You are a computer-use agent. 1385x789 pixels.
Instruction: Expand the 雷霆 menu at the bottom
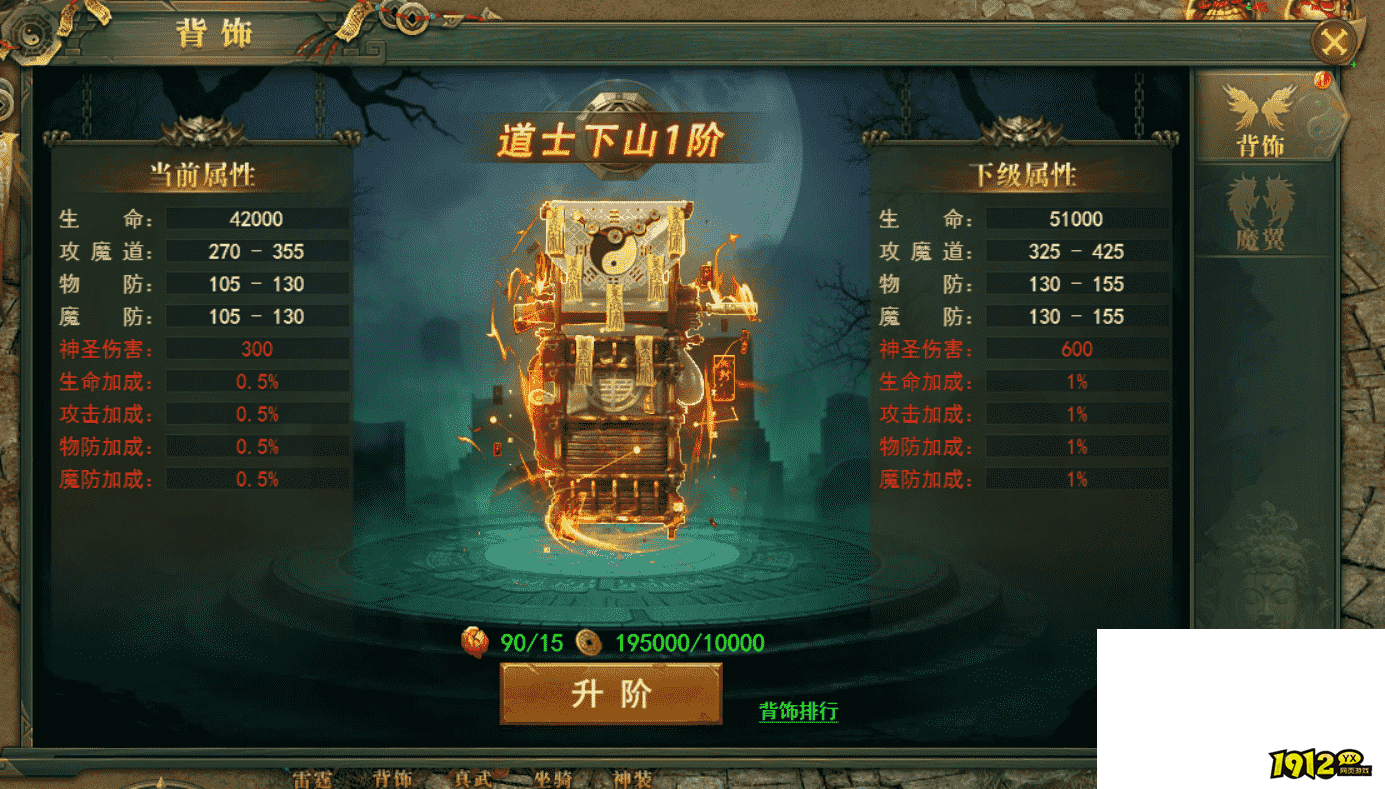313,780
